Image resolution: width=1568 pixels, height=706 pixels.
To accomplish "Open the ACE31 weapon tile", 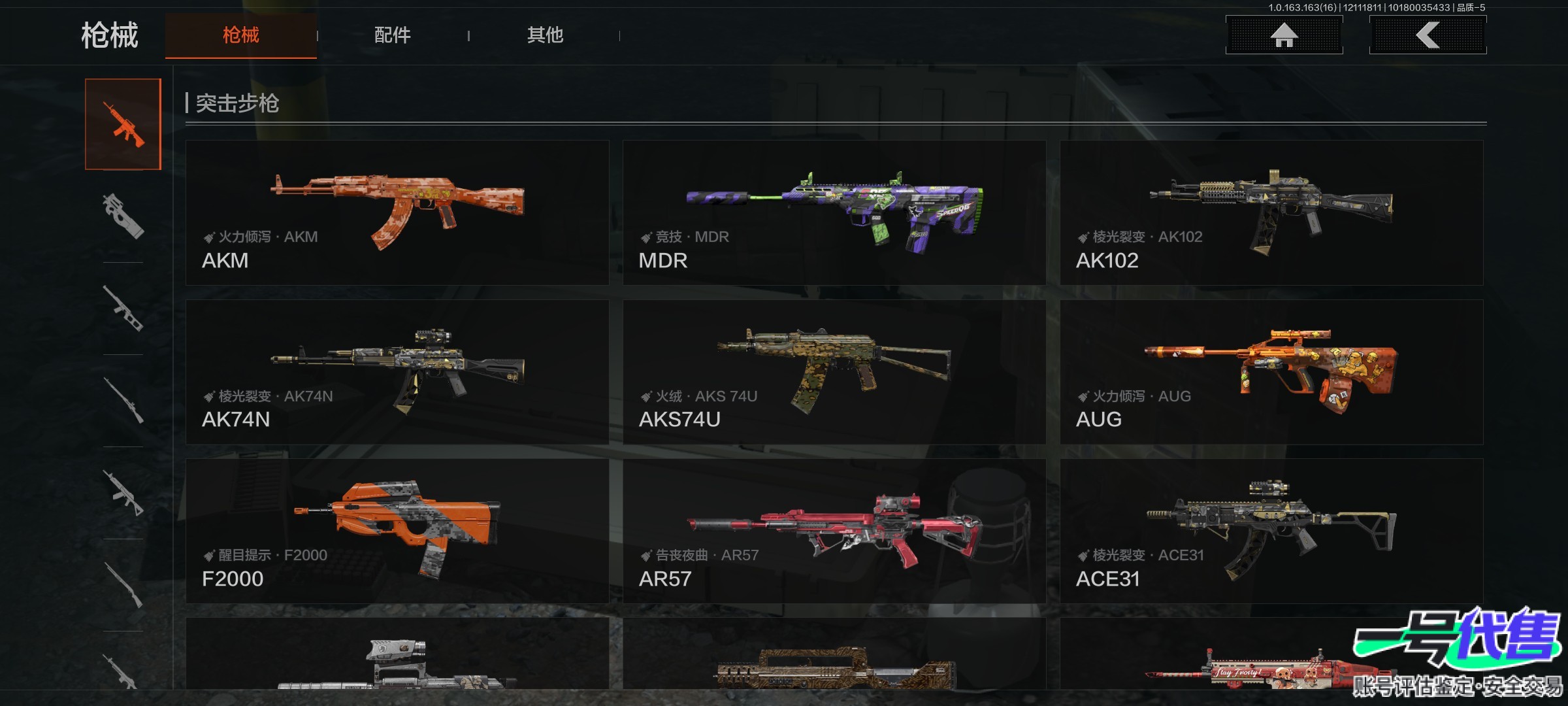I will point(1271,531).
